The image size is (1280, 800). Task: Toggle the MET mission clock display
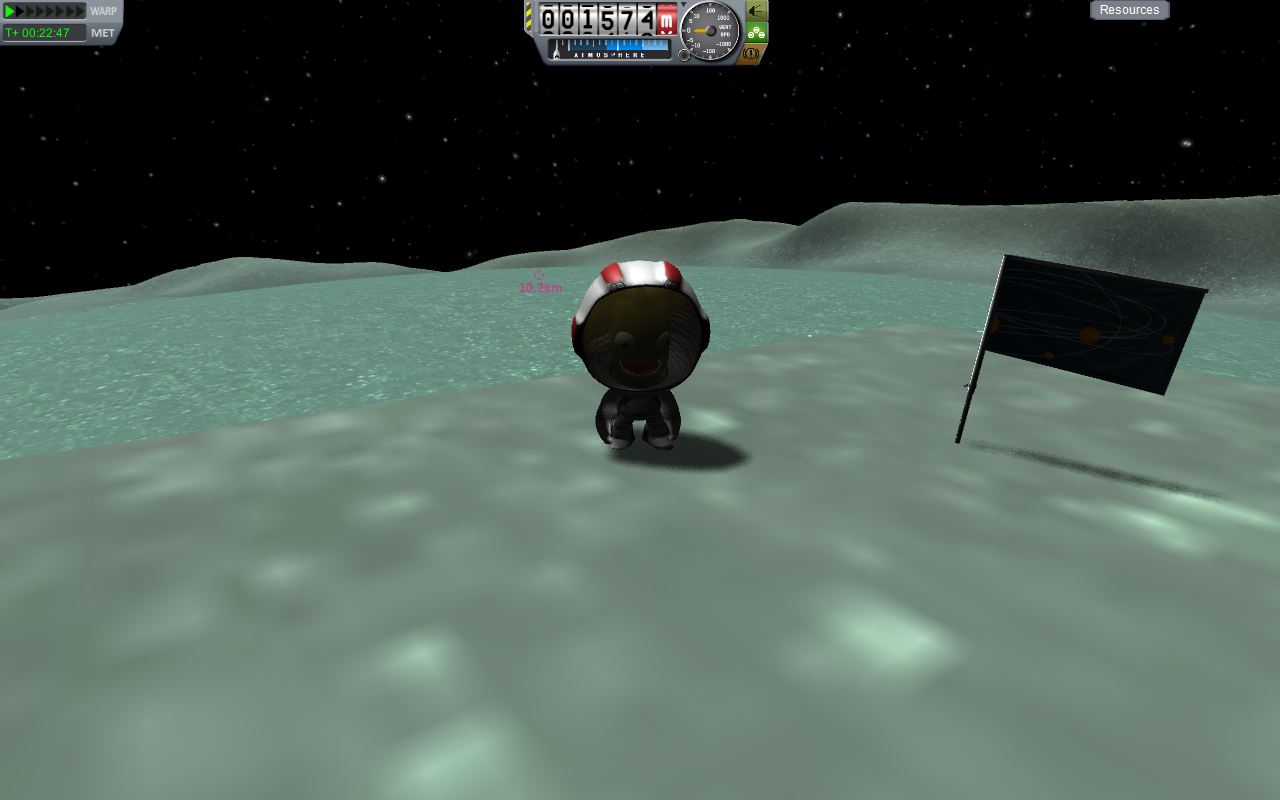[102, 33]
